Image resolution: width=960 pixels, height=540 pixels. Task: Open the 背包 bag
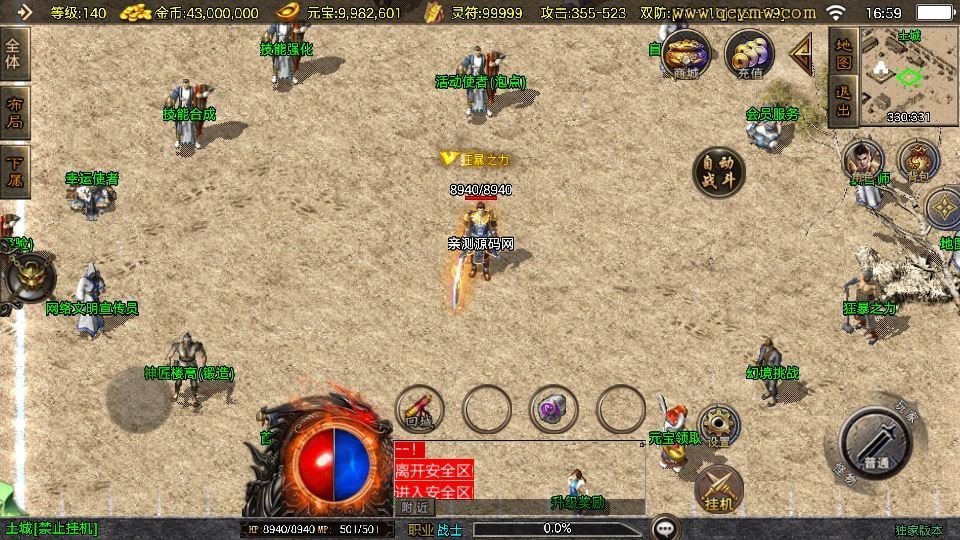coord(917,162)
